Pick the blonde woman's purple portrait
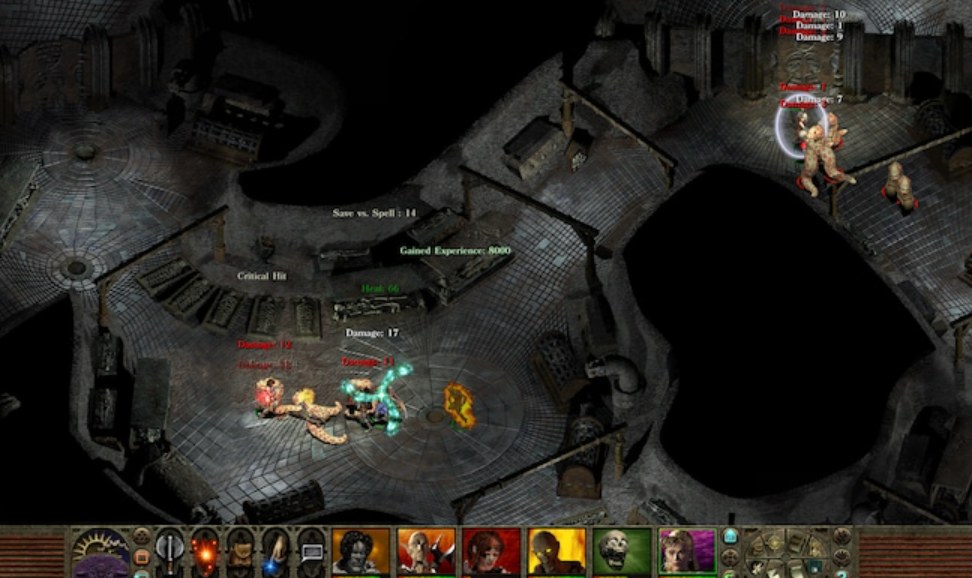Screen dimensions: 972x578 point(687,551)
